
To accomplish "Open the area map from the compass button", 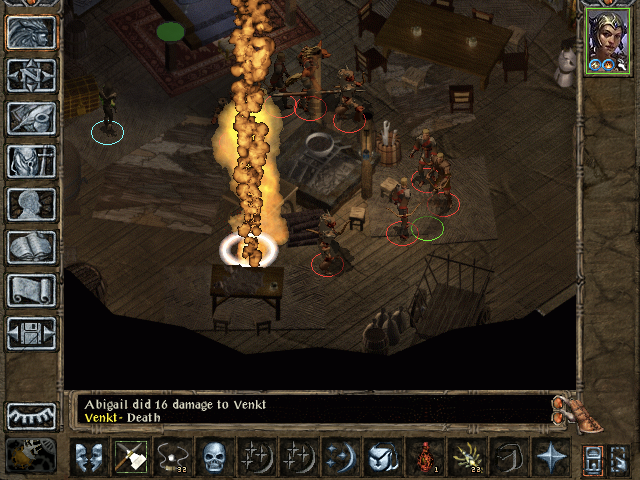I will 31,76.
